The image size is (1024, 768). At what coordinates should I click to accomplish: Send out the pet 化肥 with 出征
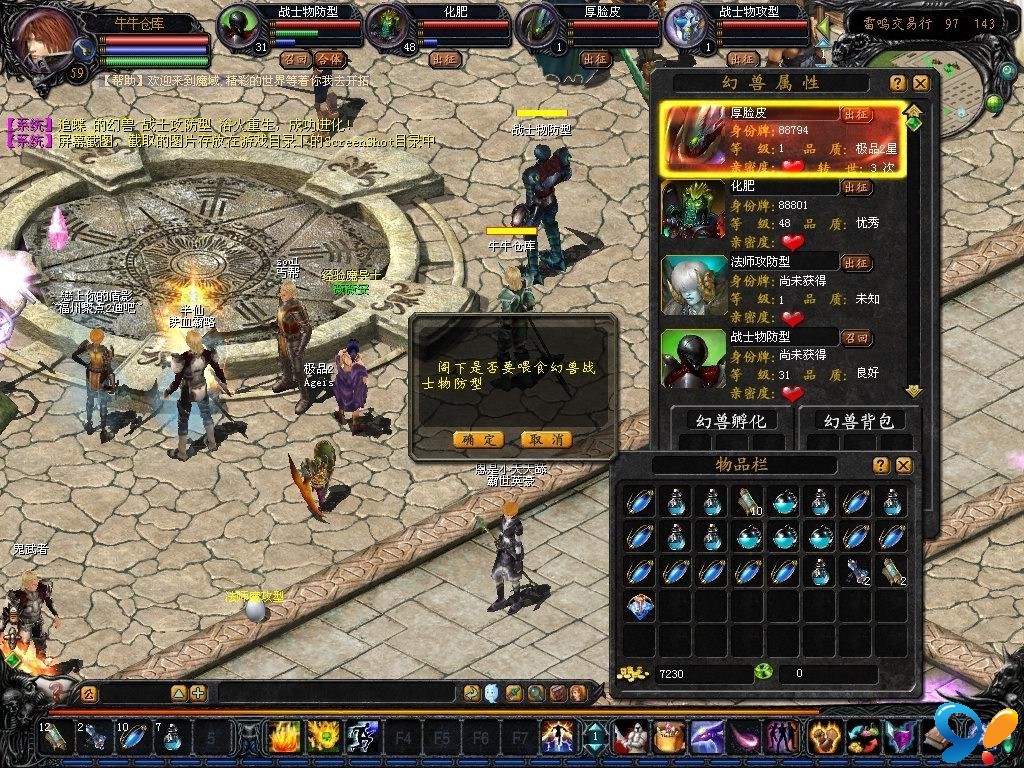pos(856,187)
